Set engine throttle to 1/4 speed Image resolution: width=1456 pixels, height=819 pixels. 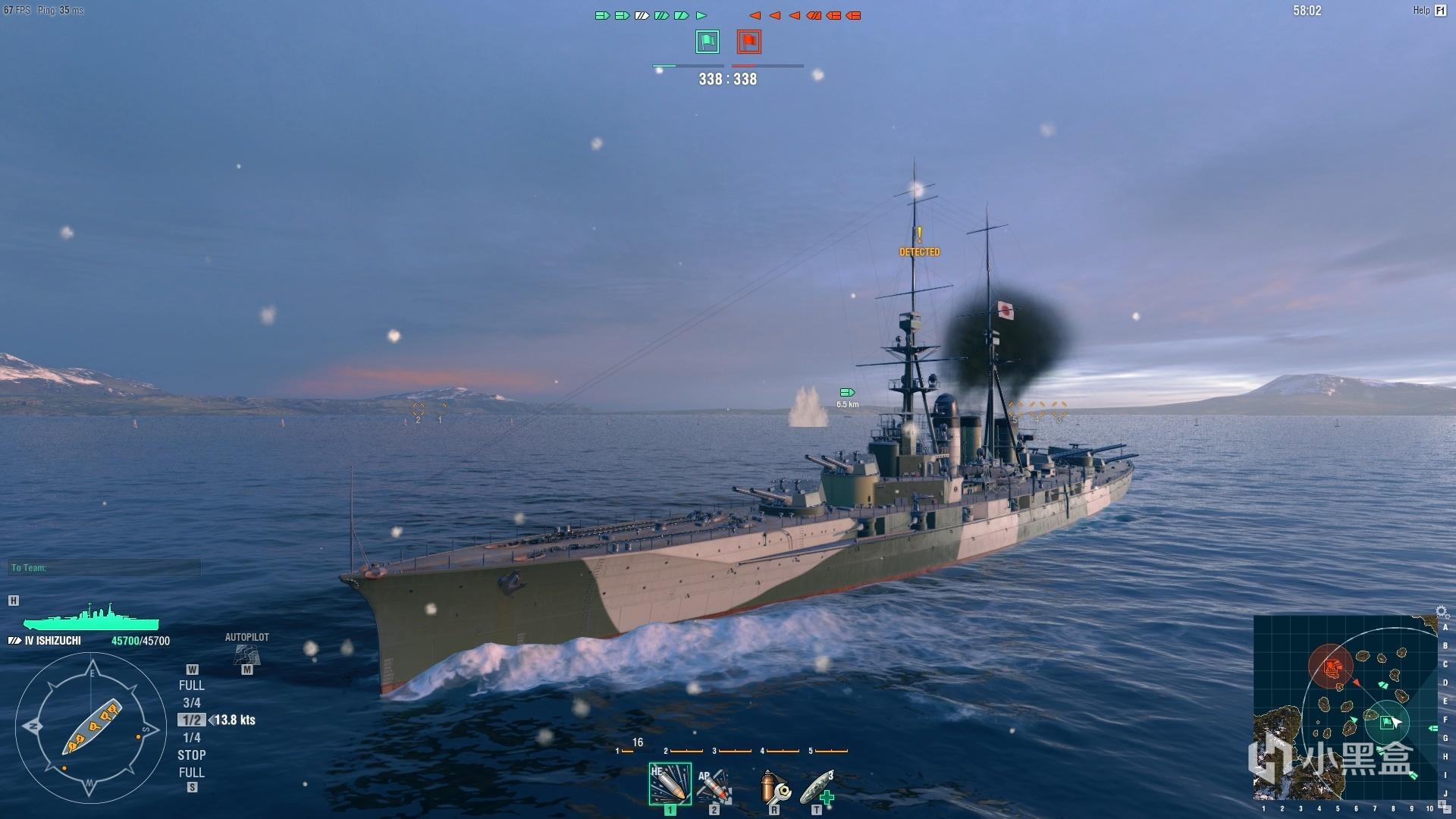click(x=191, y=738)
